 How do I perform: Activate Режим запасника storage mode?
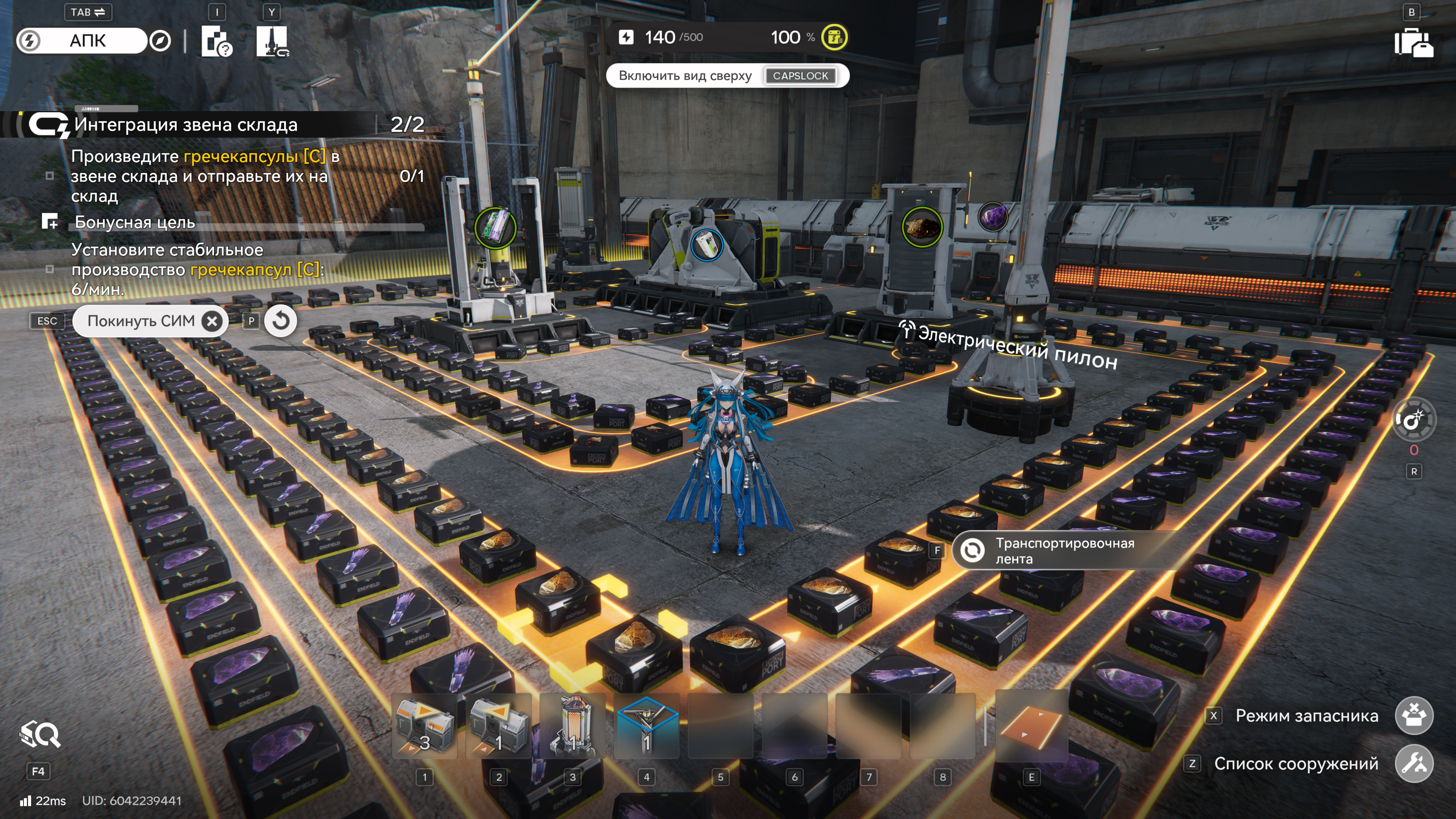[x=1414, y=715]
